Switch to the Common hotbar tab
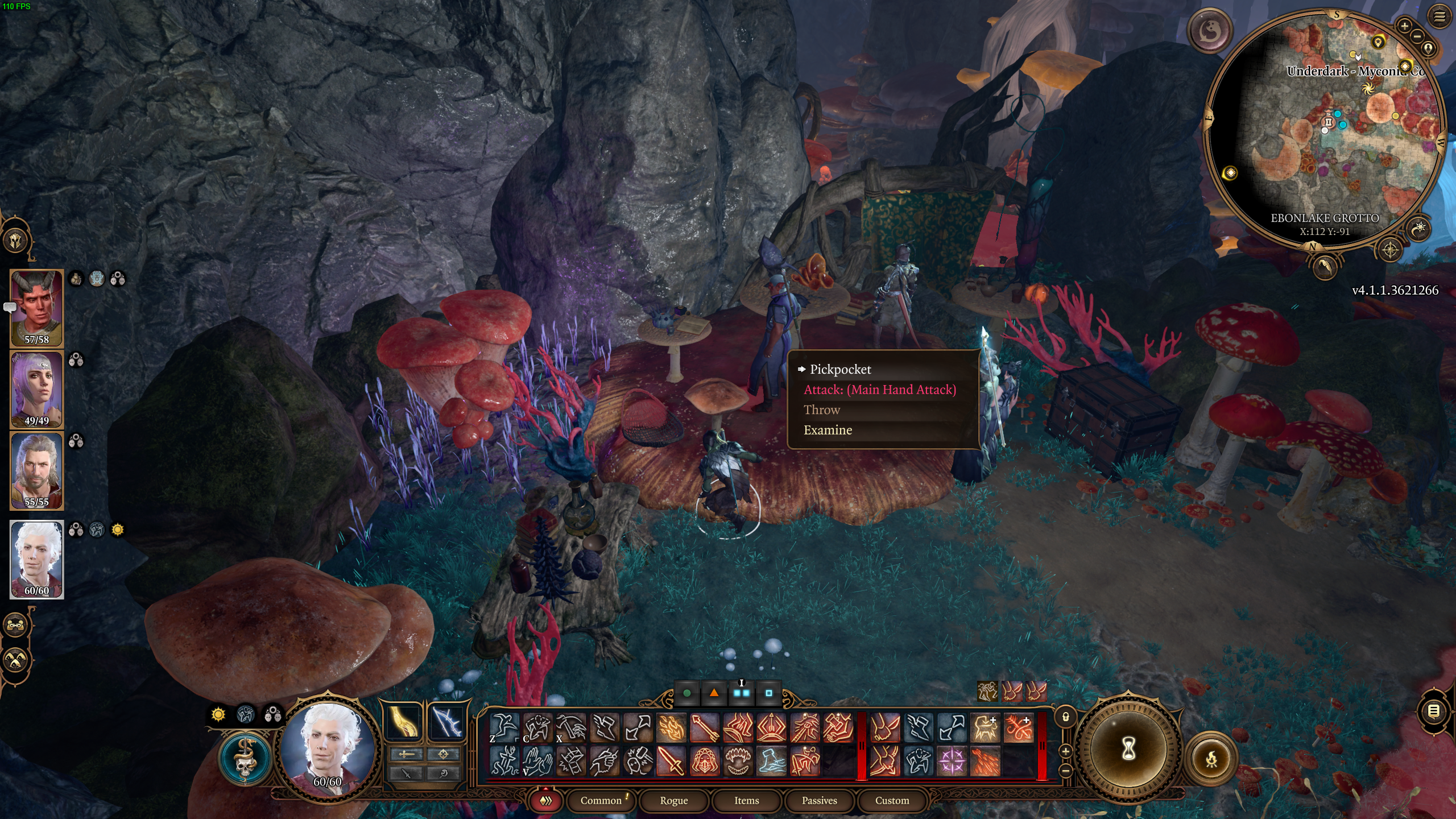The height and width of the screenshot is (819, 1456). [601, 800]
